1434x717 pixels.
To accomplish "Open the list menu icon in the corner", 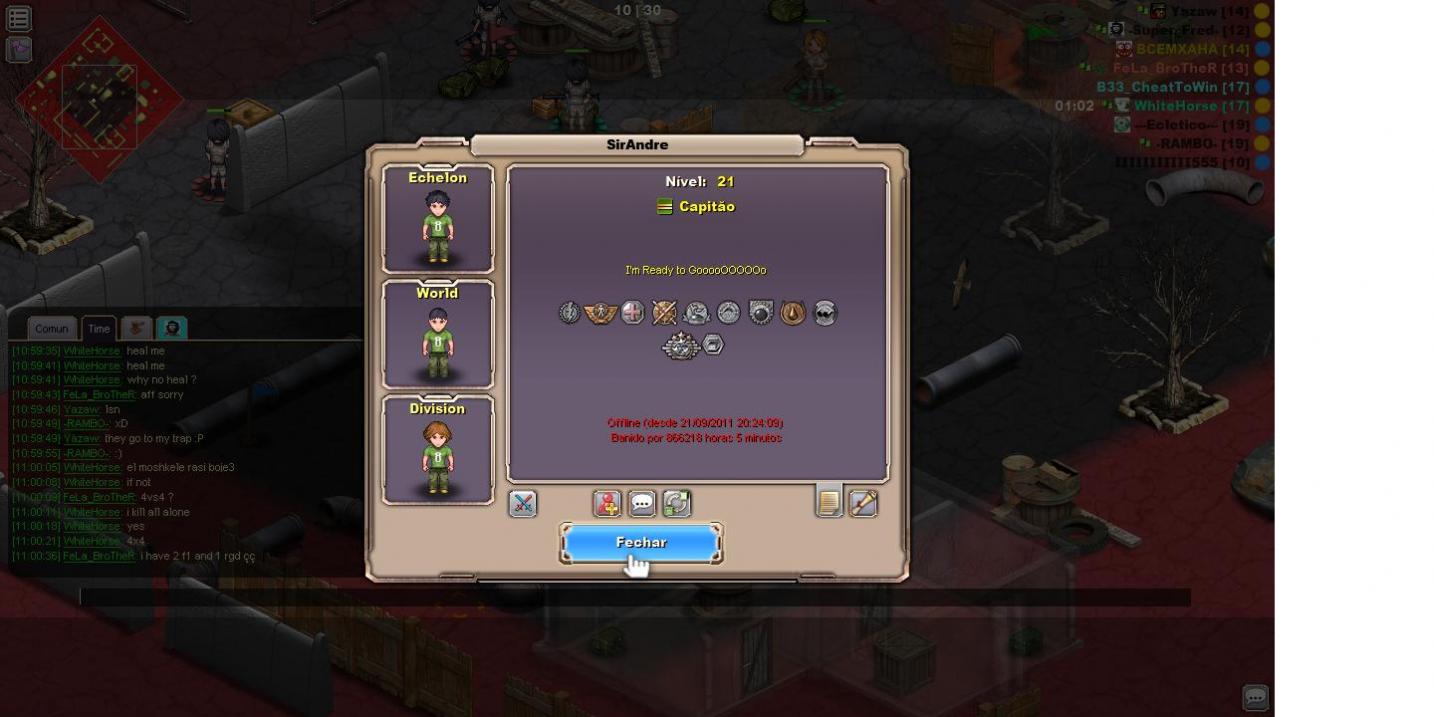I will (19, 18).
